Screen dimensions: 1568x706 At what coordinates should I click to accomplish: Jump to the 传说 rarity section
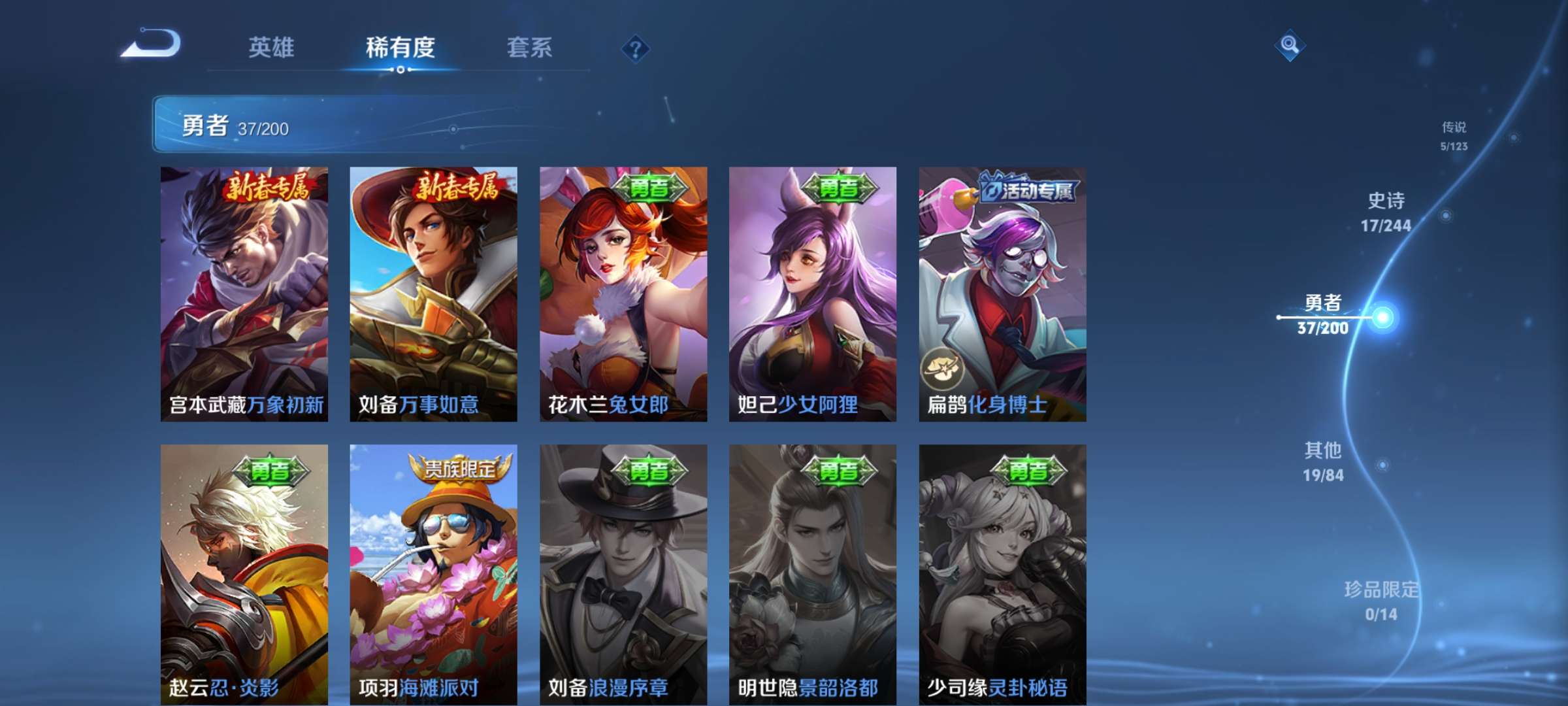[x=1454, y=135]
